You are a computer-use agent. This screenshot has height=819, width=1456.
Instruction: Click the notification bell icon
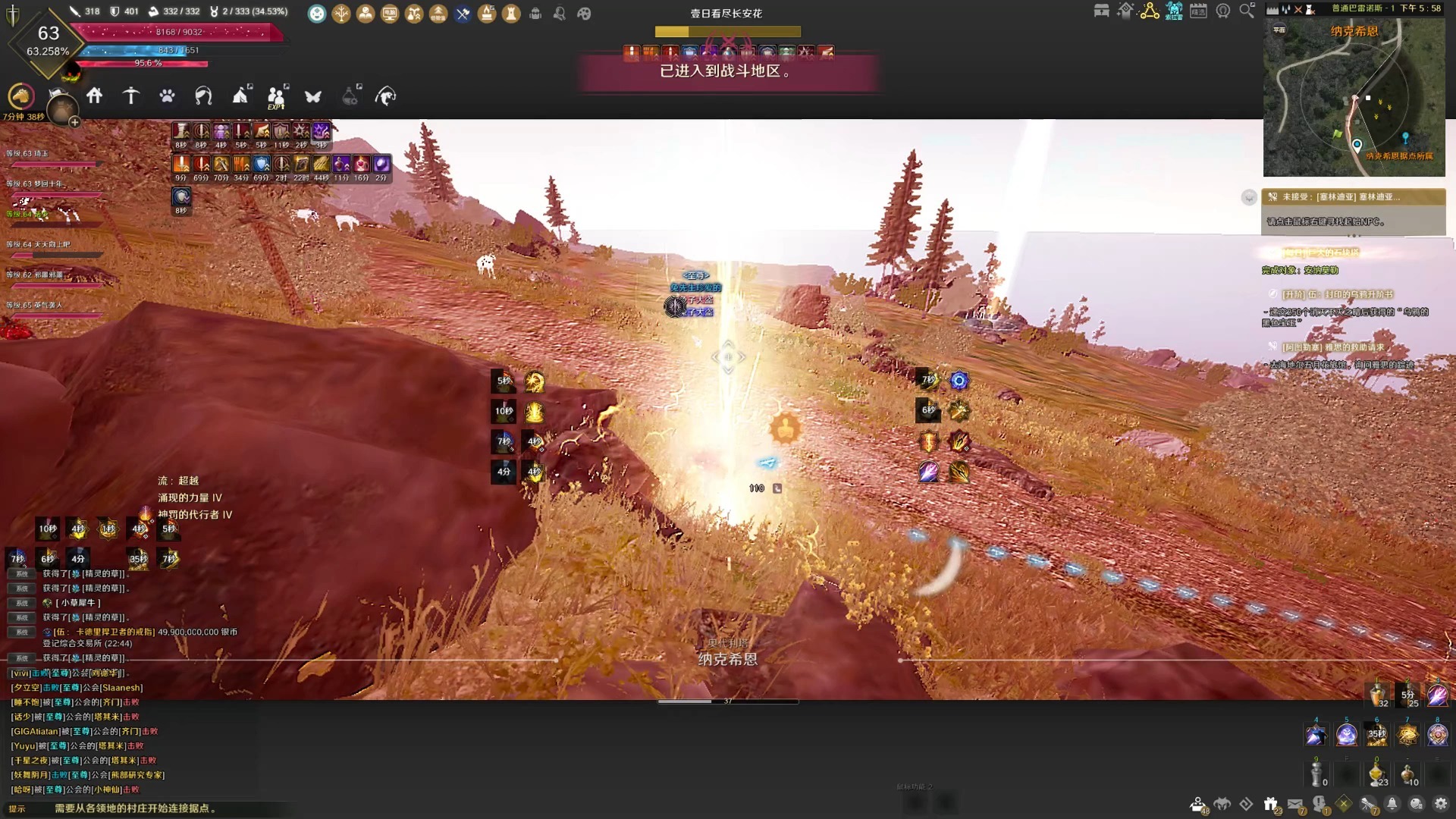coord(1392,804)
